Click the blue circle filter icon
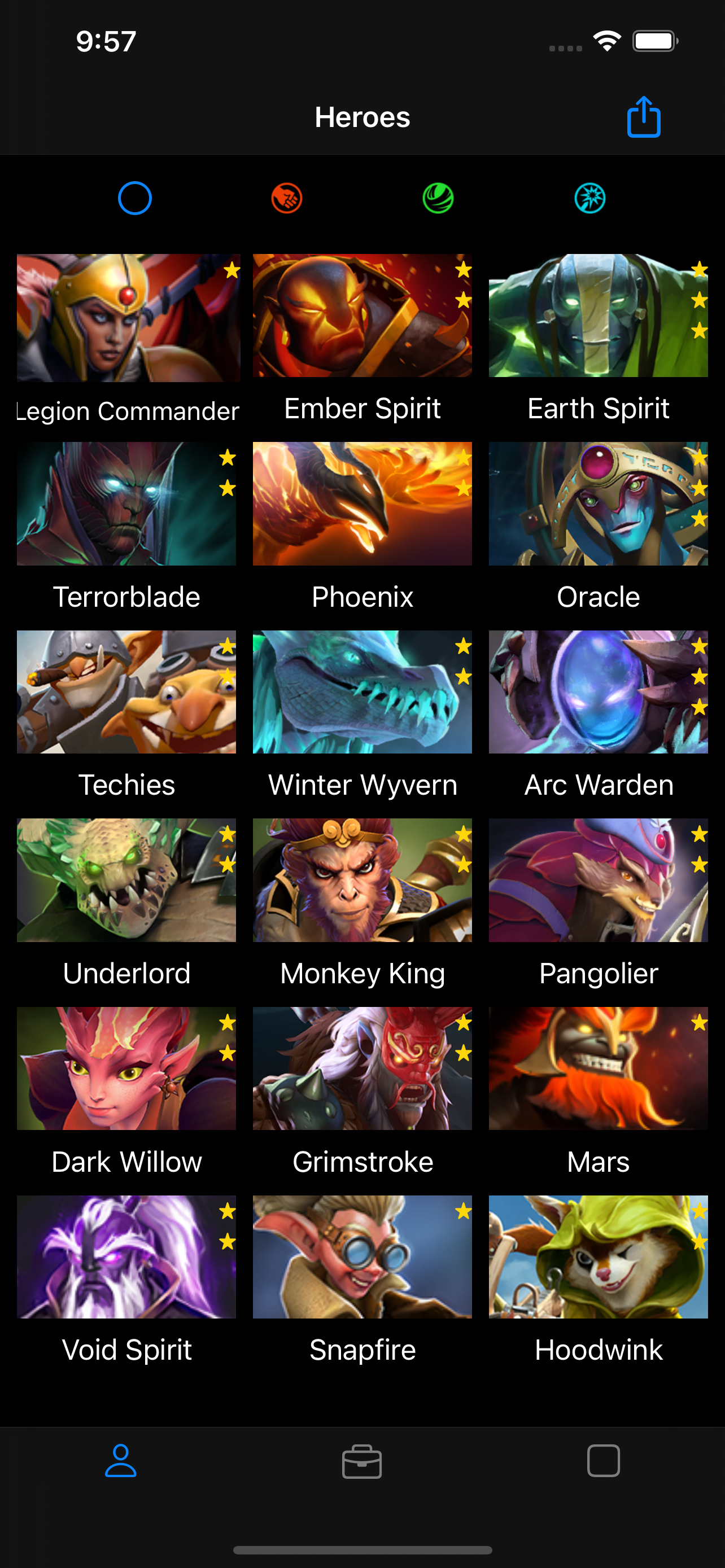 coord(134,198)
